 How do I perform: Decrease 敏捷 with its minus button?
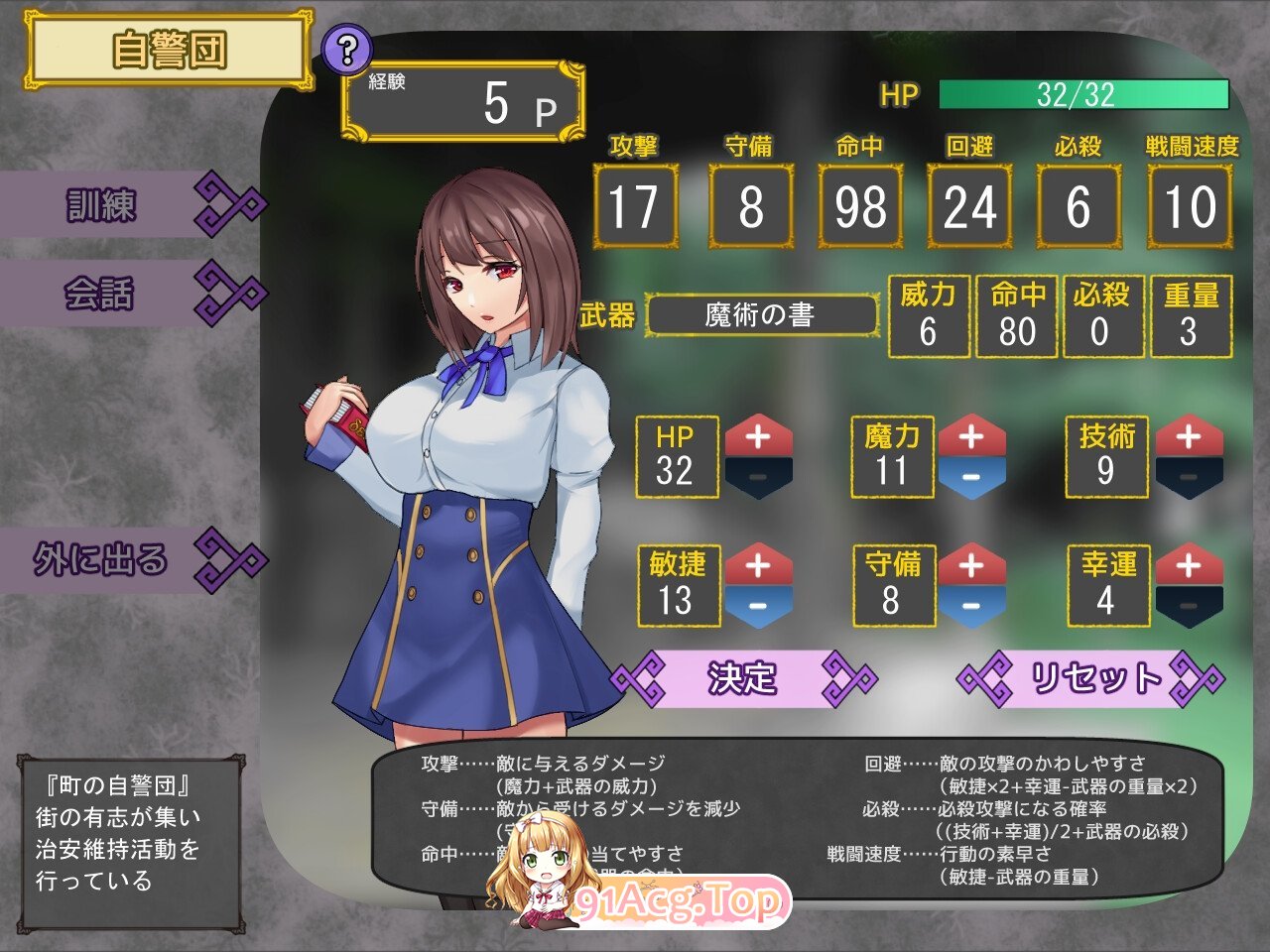tap(759, 607)
